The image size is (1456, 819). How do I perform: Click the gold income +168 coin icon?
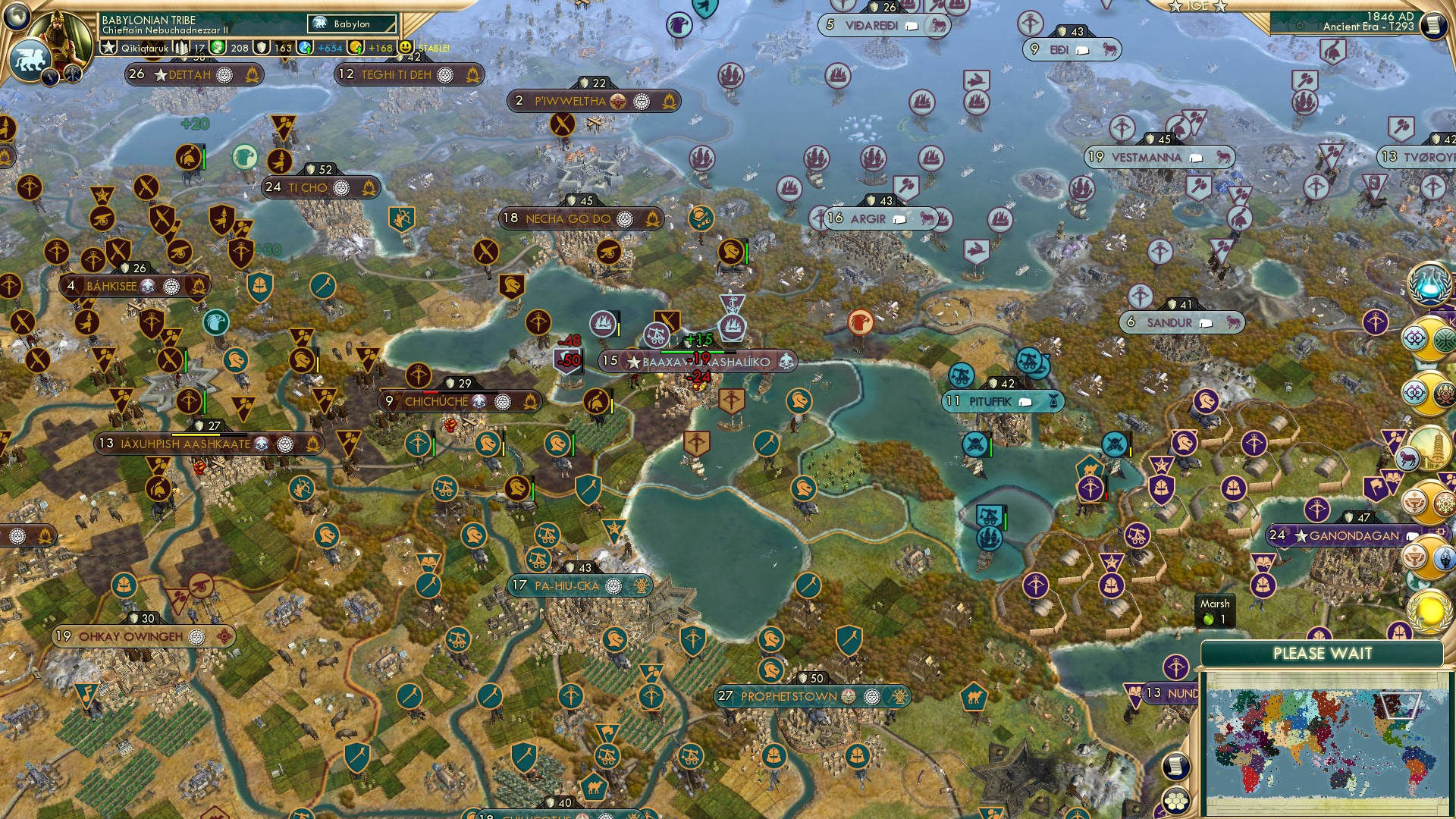[353, 48]
